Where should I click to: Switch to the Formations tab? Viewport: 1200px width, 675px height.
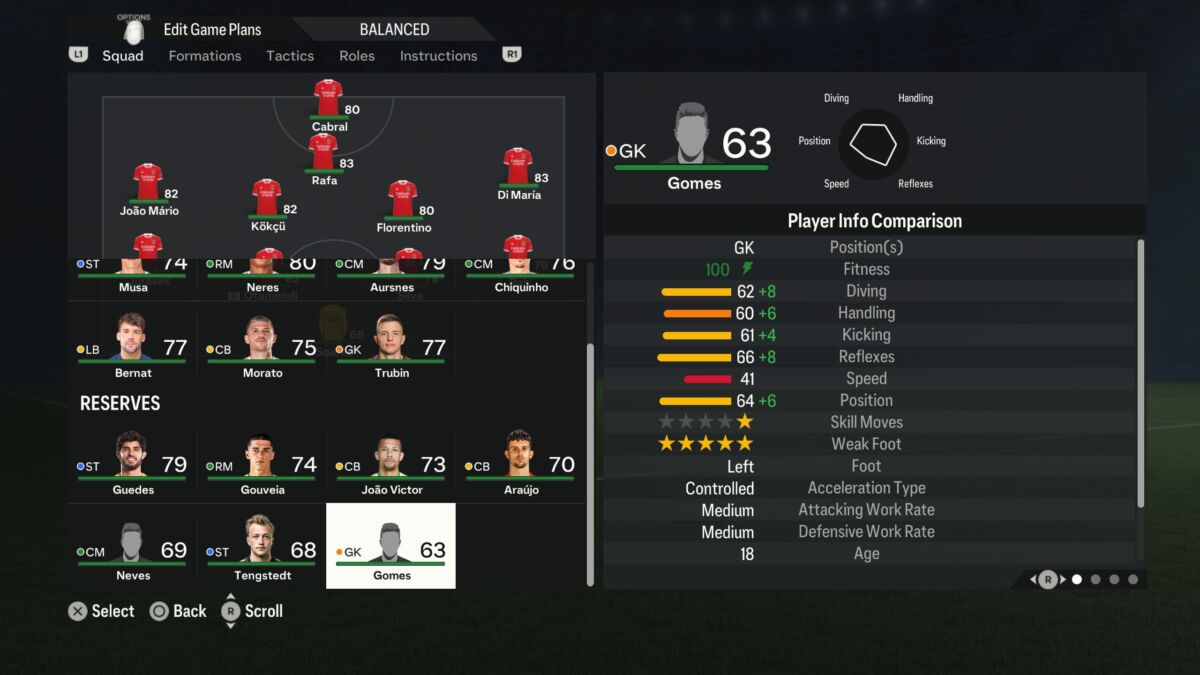(x=205, y=56)
